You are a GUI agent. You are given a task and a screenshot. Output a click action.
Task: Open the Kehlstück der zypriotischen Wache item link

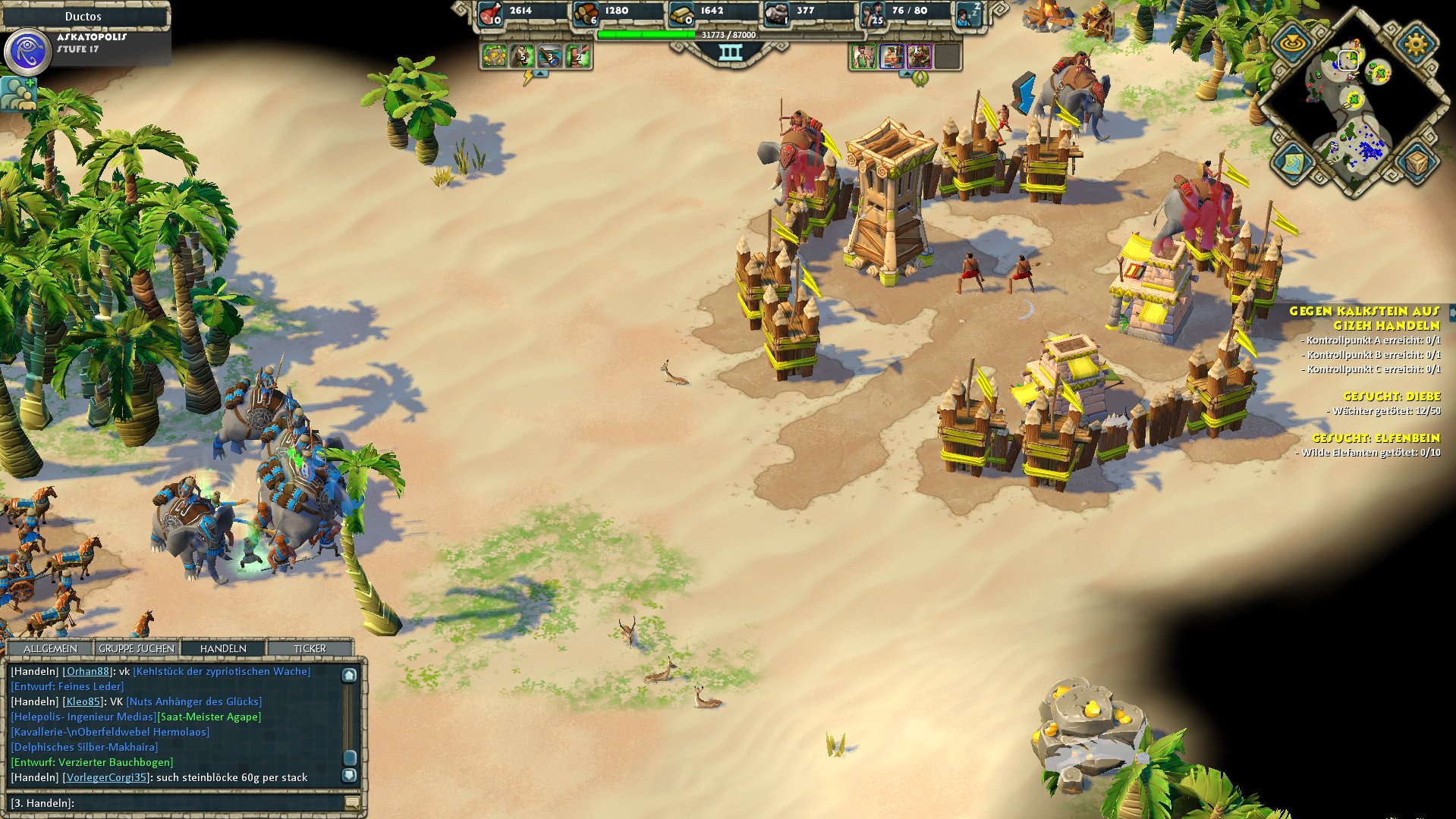click(222, 671)
